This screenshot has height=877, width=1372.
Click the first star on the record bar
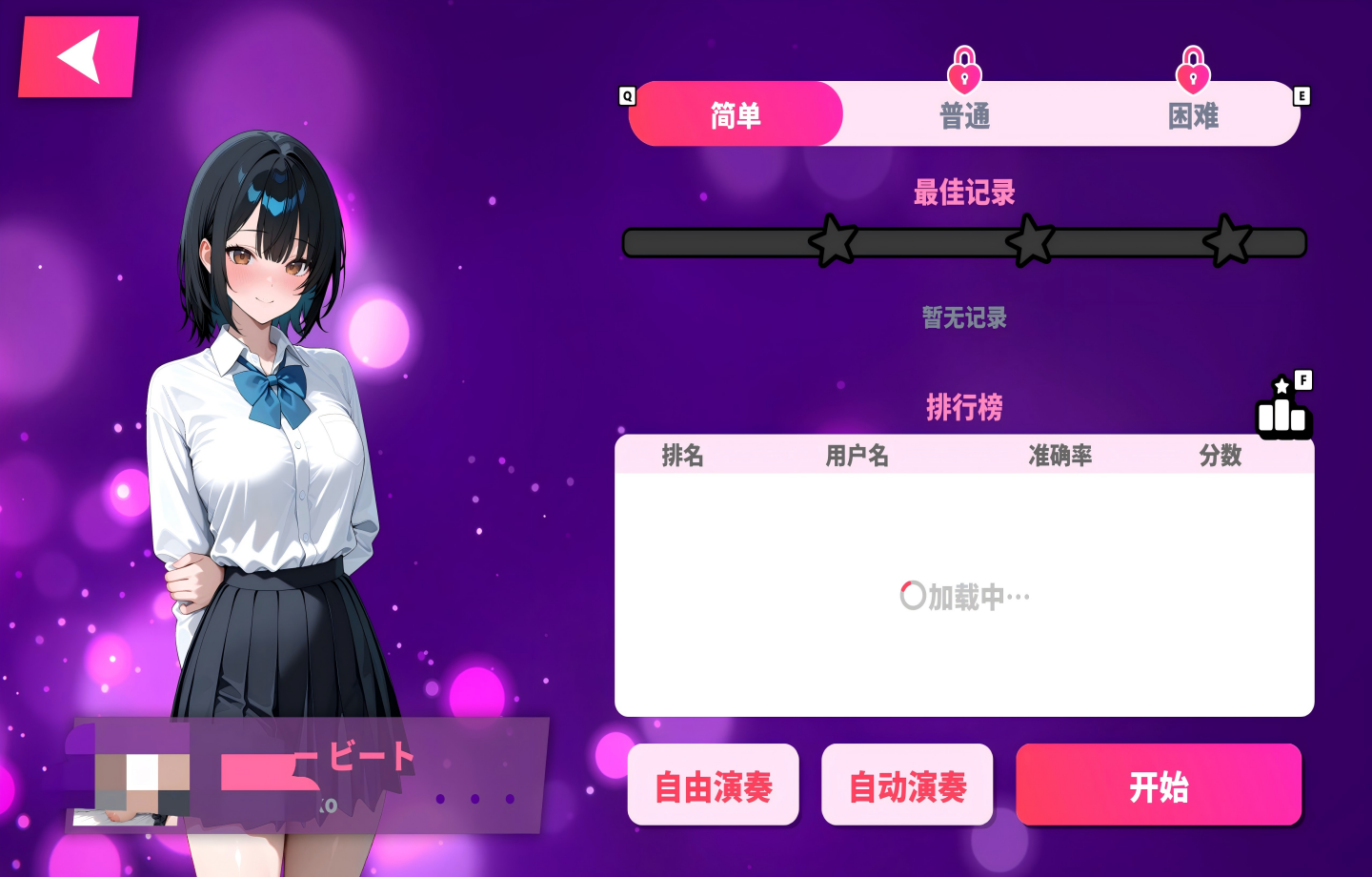click(834, 241)
